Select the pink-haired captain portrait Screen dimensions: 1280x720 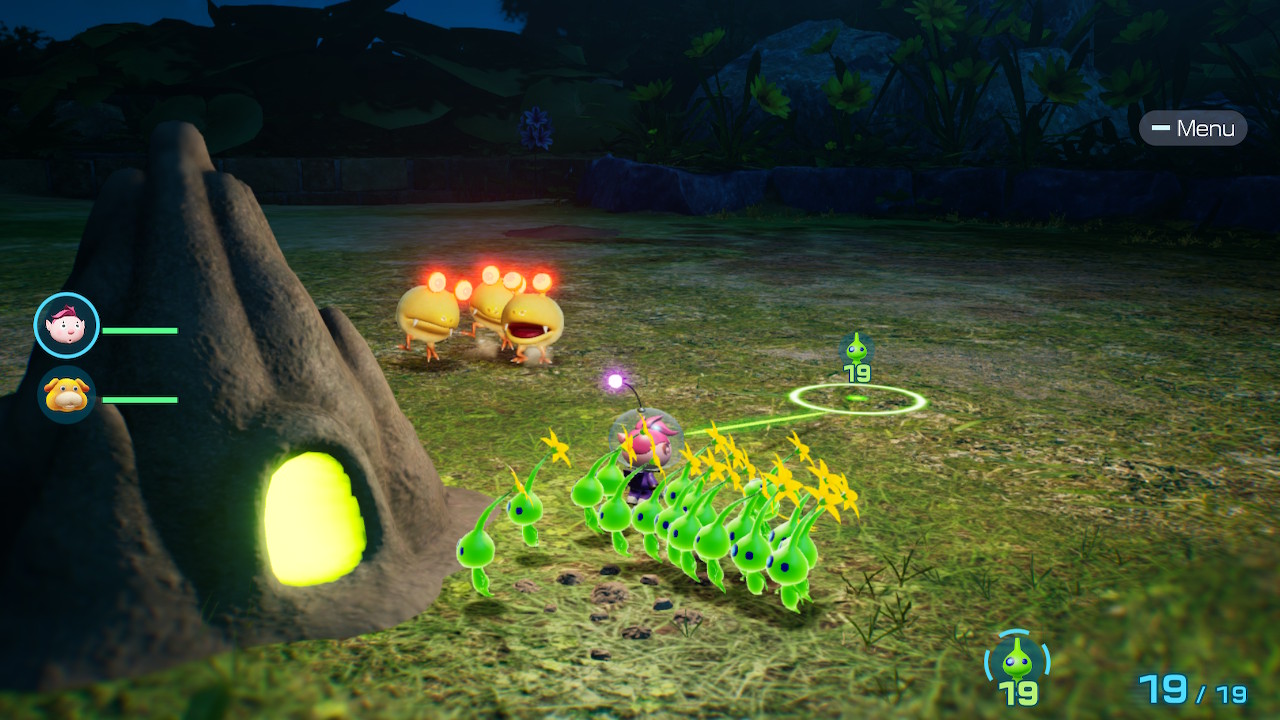coord(67,325)
